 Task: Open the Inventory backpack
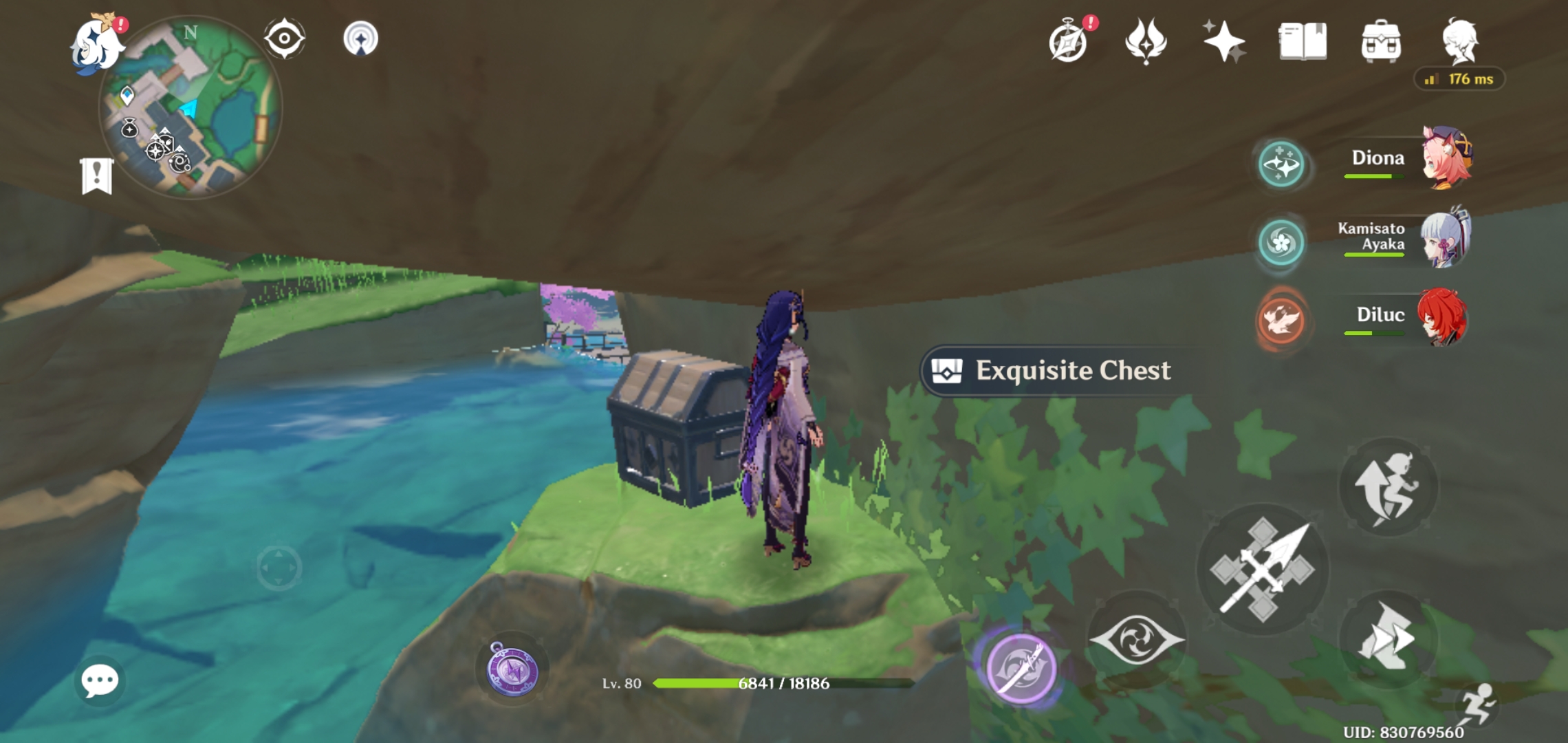tap(1382, 43)
